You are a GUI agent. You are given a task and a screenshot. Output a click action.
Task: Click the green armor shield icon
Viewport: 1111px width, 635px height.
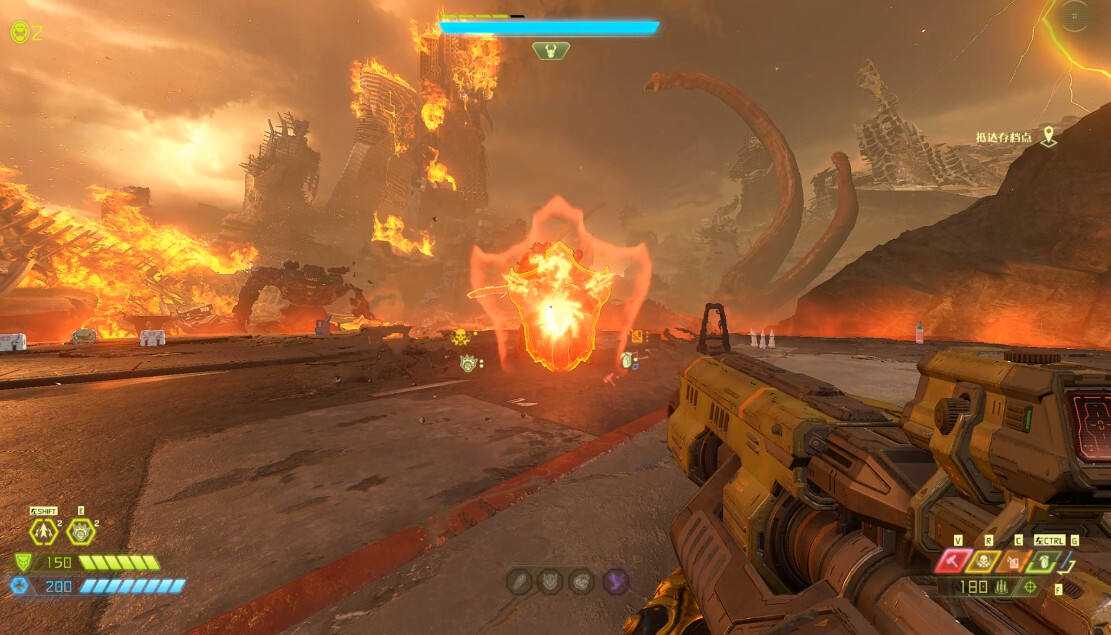click(23, 562)
